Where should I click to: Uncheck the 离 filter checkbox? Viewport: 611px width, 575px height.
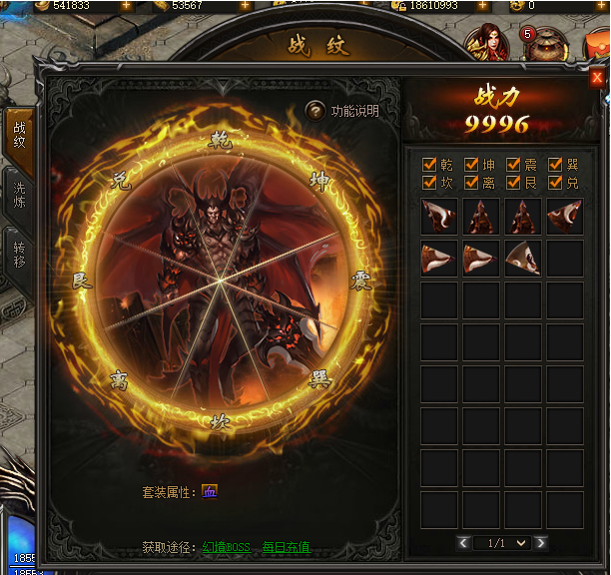click(472, 182)
